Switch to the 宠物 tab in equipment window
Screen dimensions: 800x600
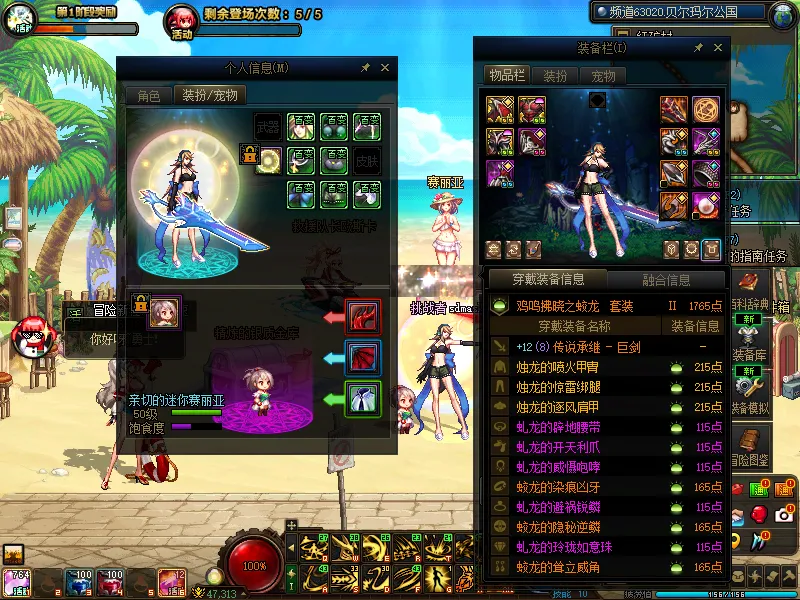click(603, 76)
